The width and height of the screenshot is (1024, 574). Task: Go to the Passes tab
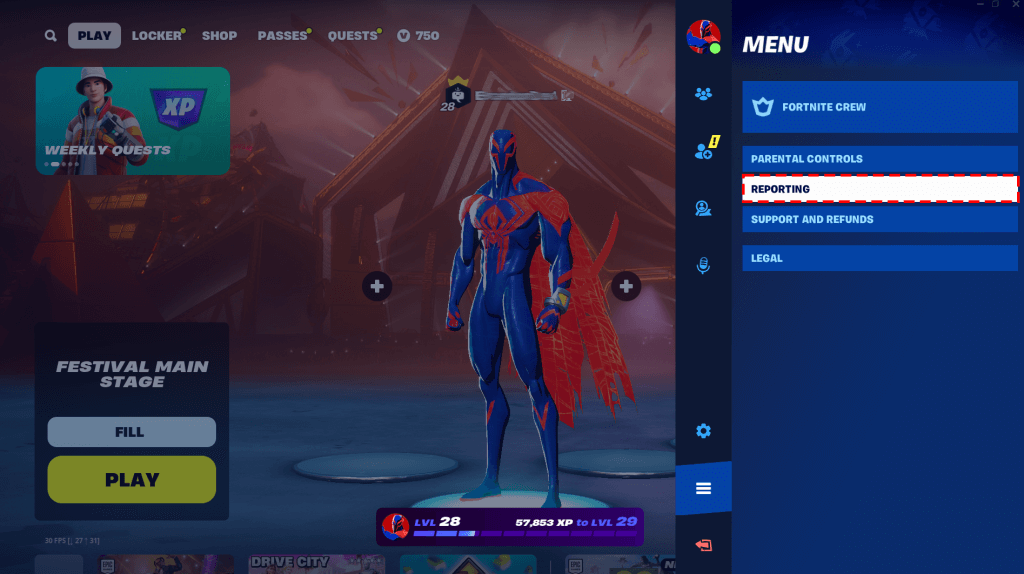(282, 36)
